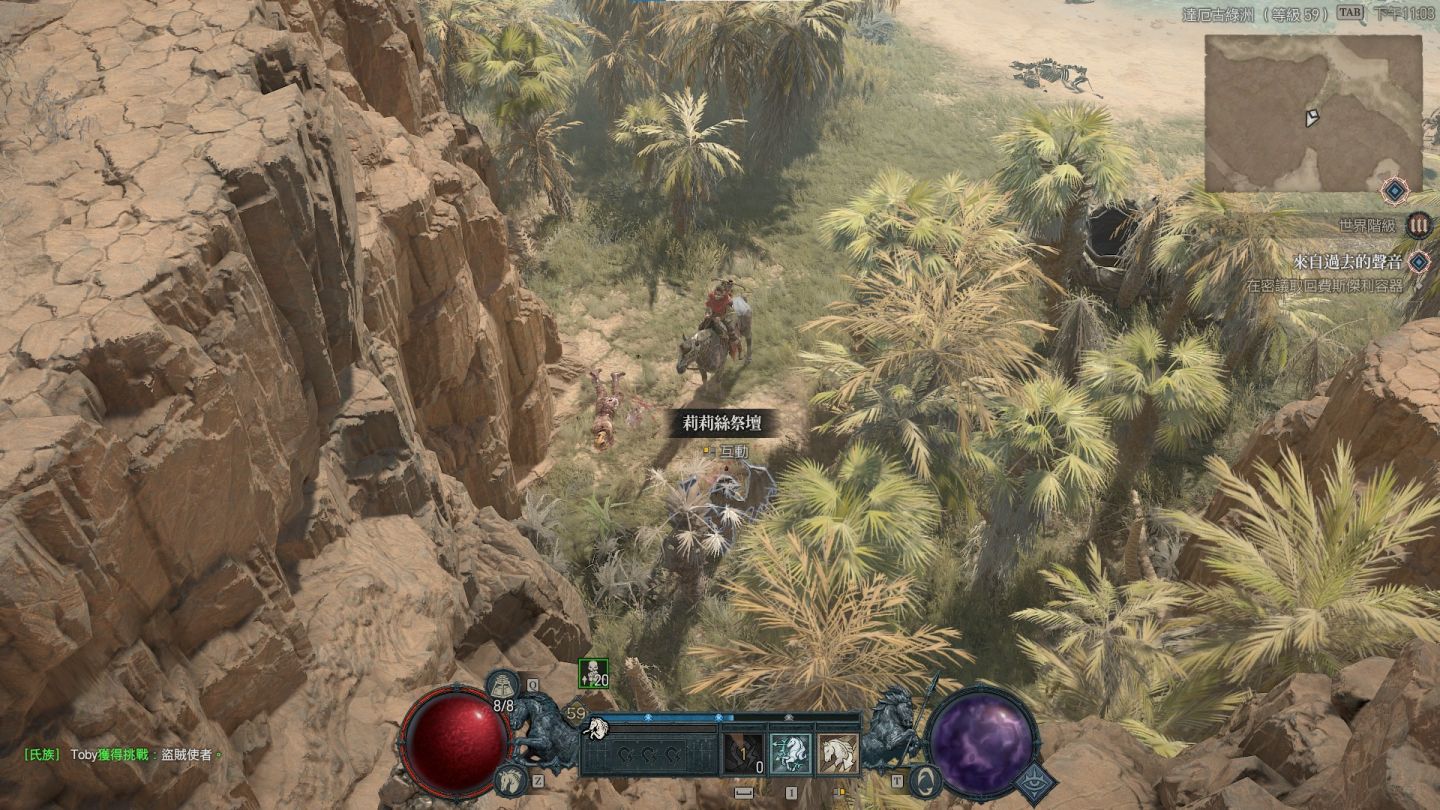Image resolution: width=1440 pixels, height=810 pixels.
Task: Activate the glowing horse charge skill
Action: [790, 754]
